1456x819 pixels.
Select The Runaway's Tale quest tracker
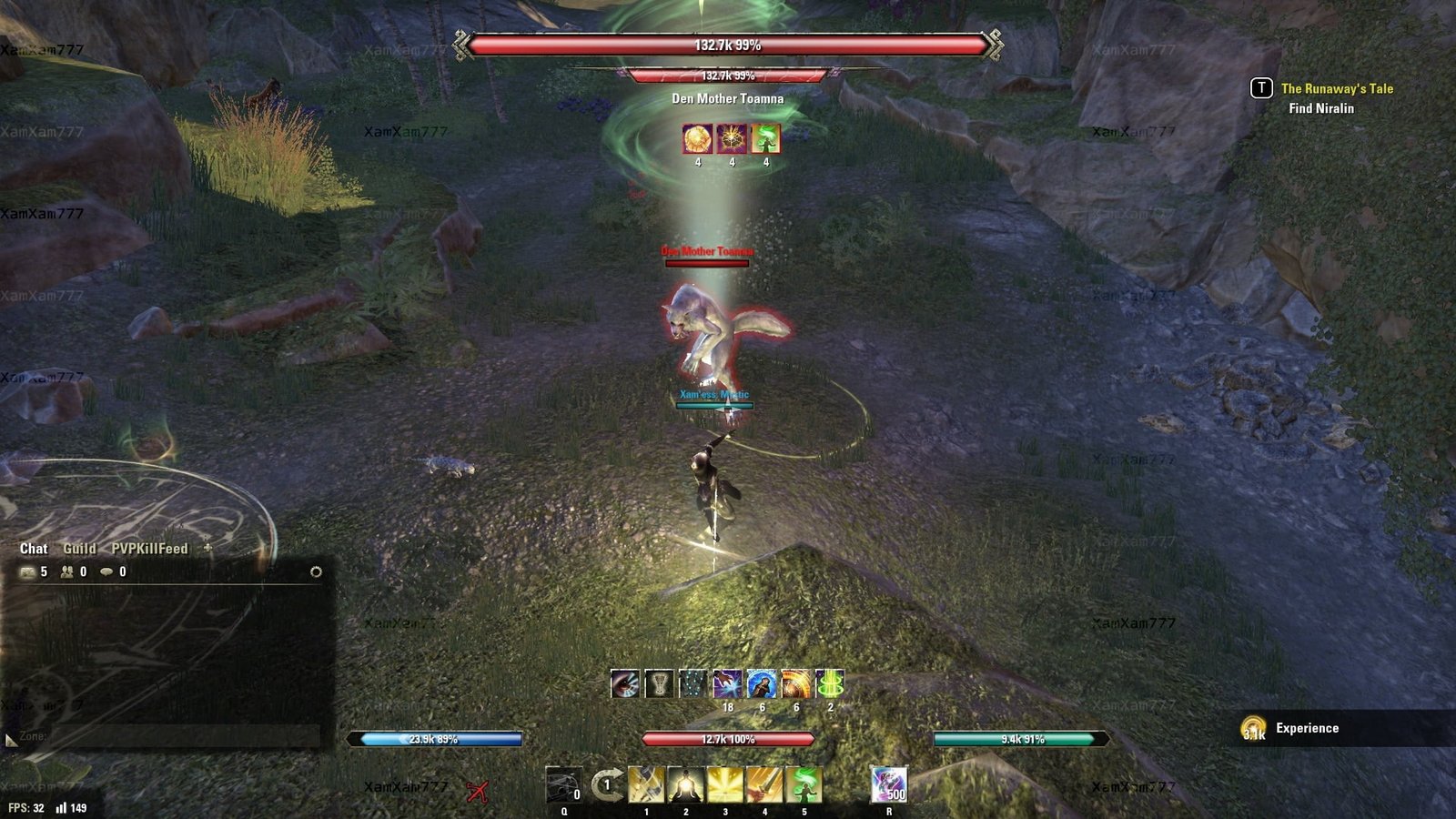(x=1337, y=88)
